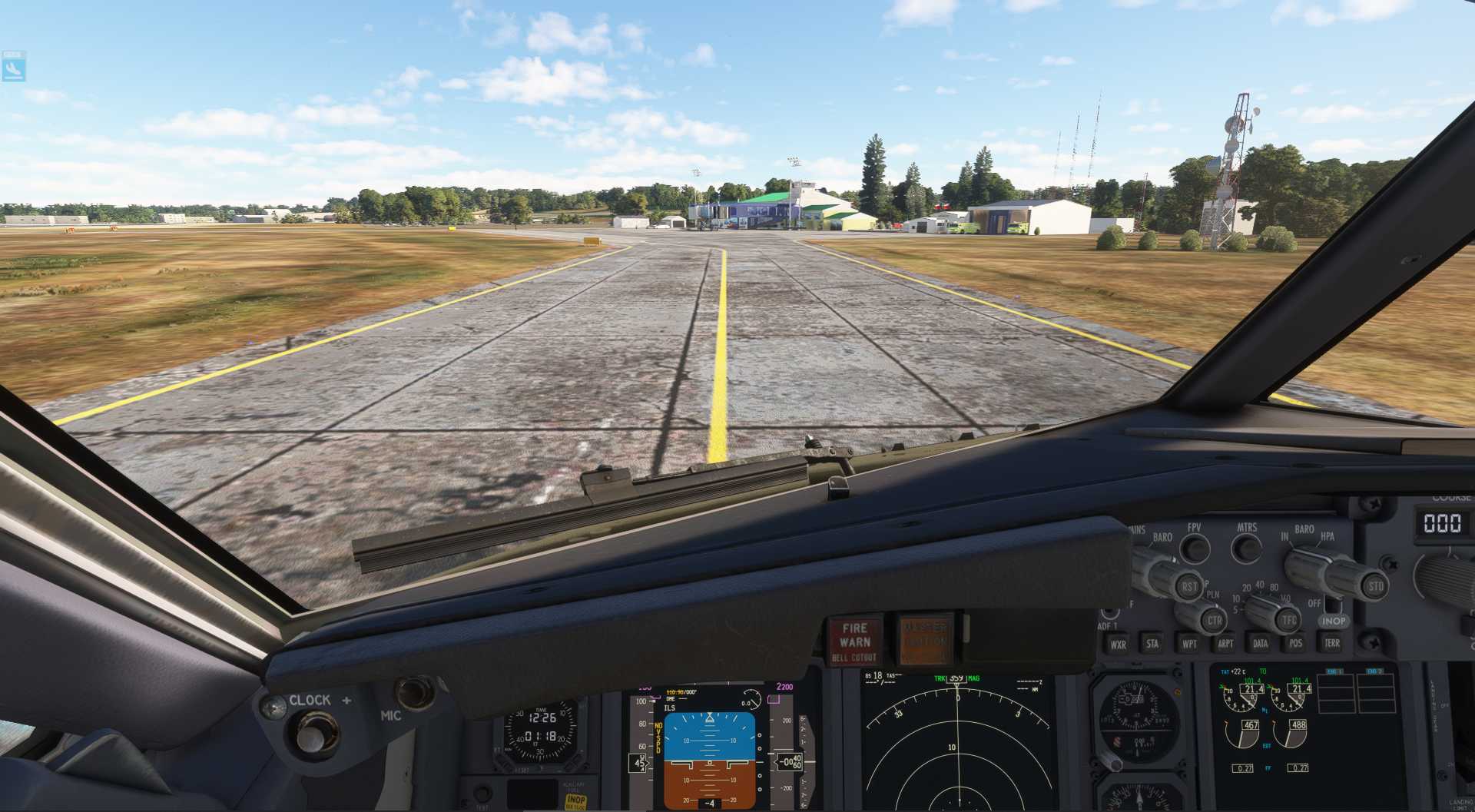Push the TFC traffic button
Viewport: 1475px width, 812px height.
tap(1289, 620)
